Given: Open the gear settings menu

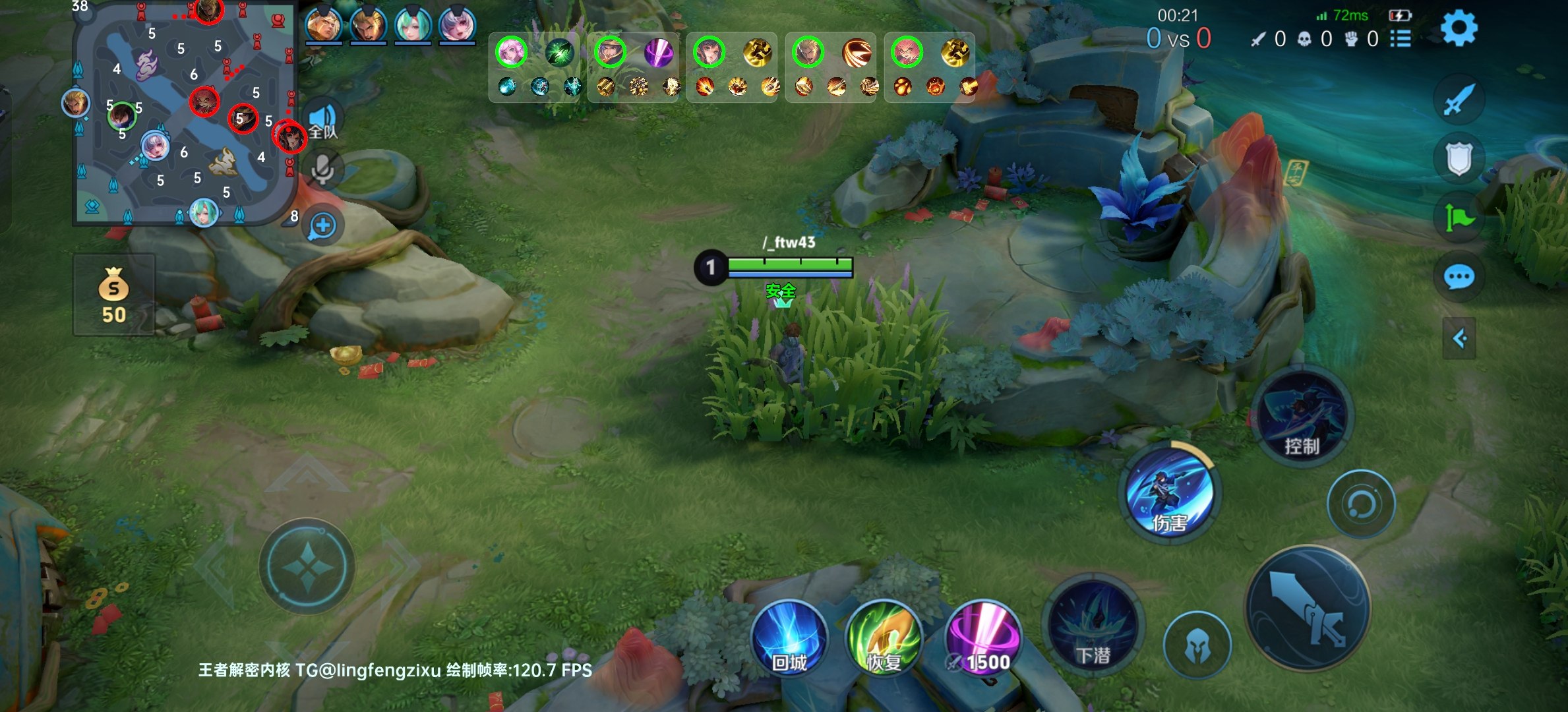Looking at the screenshot, I should [x=1459, y=29].
